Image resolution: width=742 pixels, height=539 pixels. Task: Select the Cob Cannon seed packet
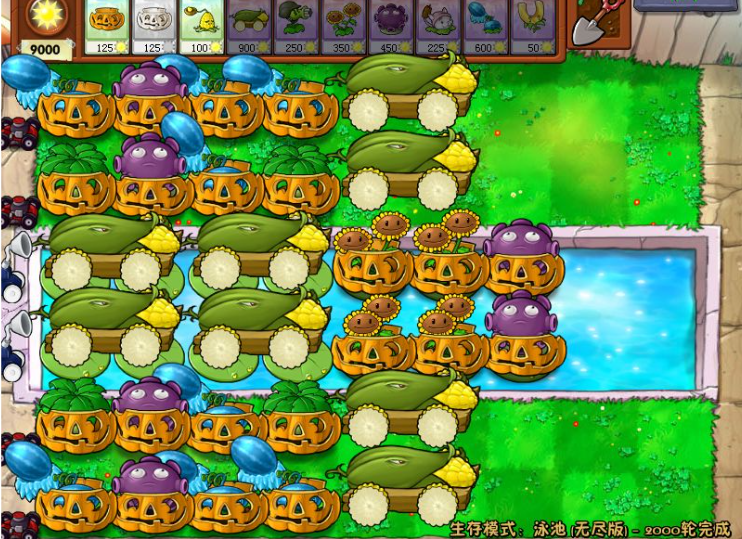tap(249, 26)
